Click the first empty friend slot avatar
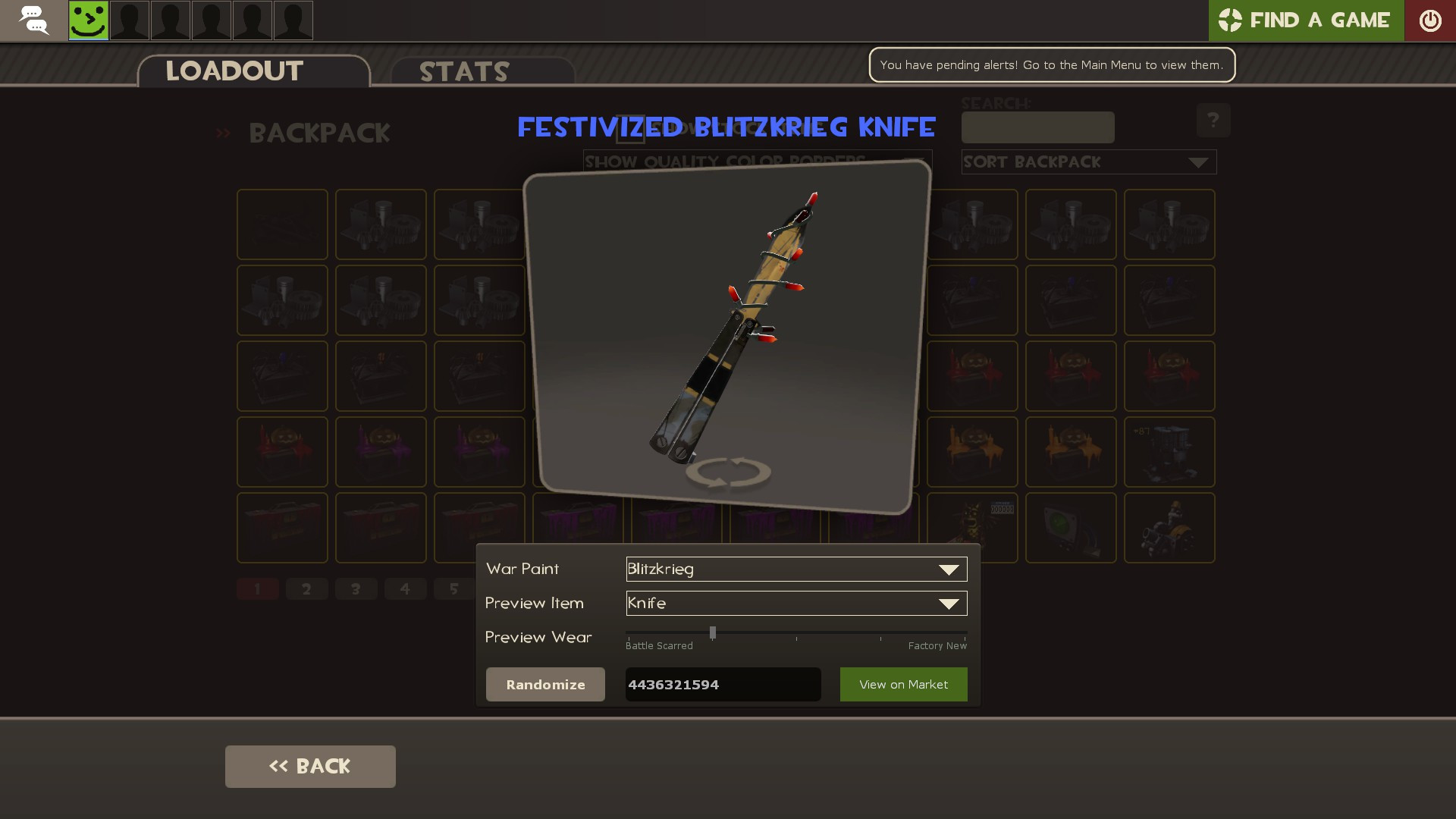1456x819 pixels. [129, 20]
